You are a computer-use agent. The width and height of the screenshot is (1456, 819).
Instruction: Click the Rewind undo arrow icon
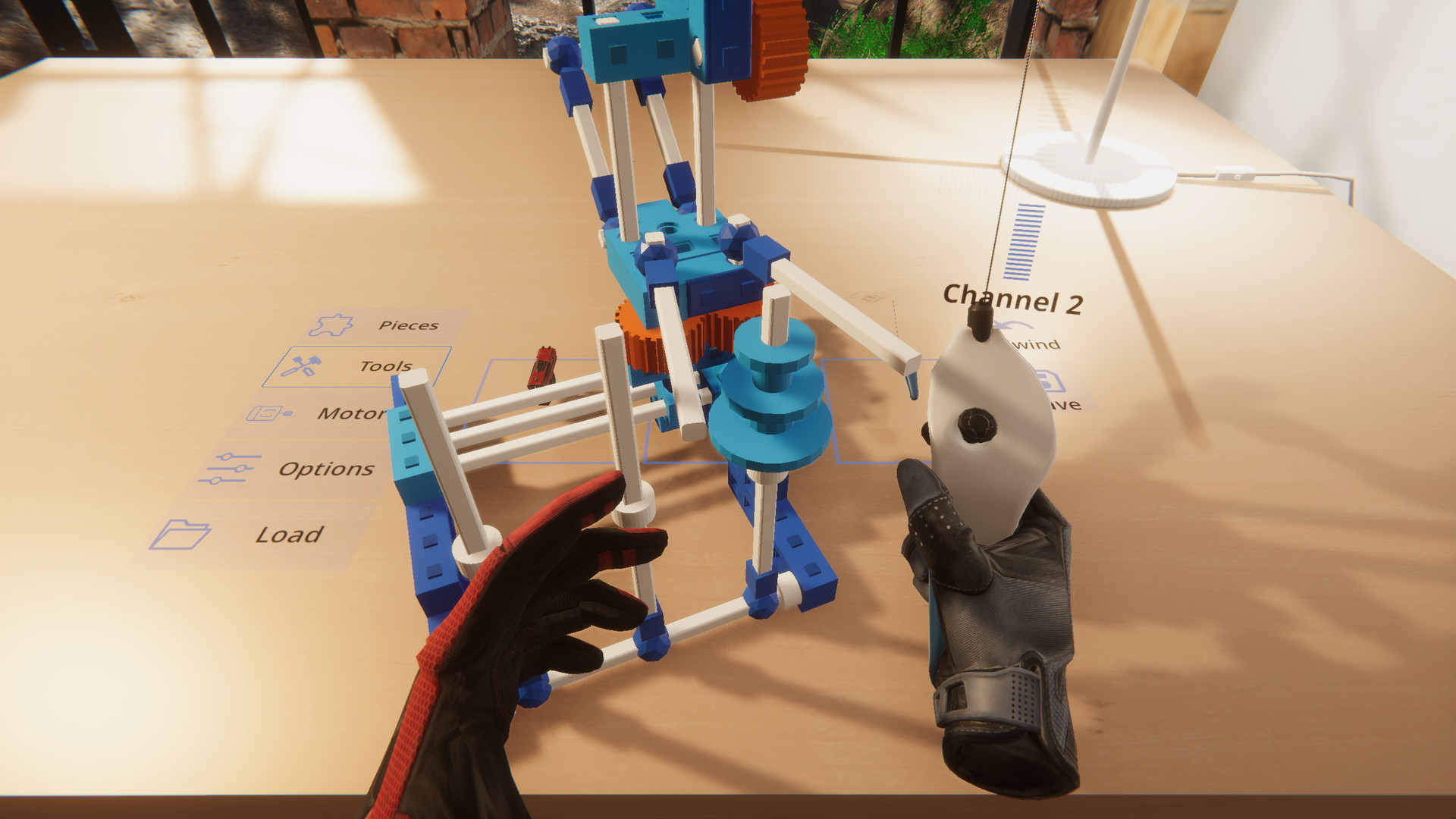pyautogui.click(x=1011, y=326)
